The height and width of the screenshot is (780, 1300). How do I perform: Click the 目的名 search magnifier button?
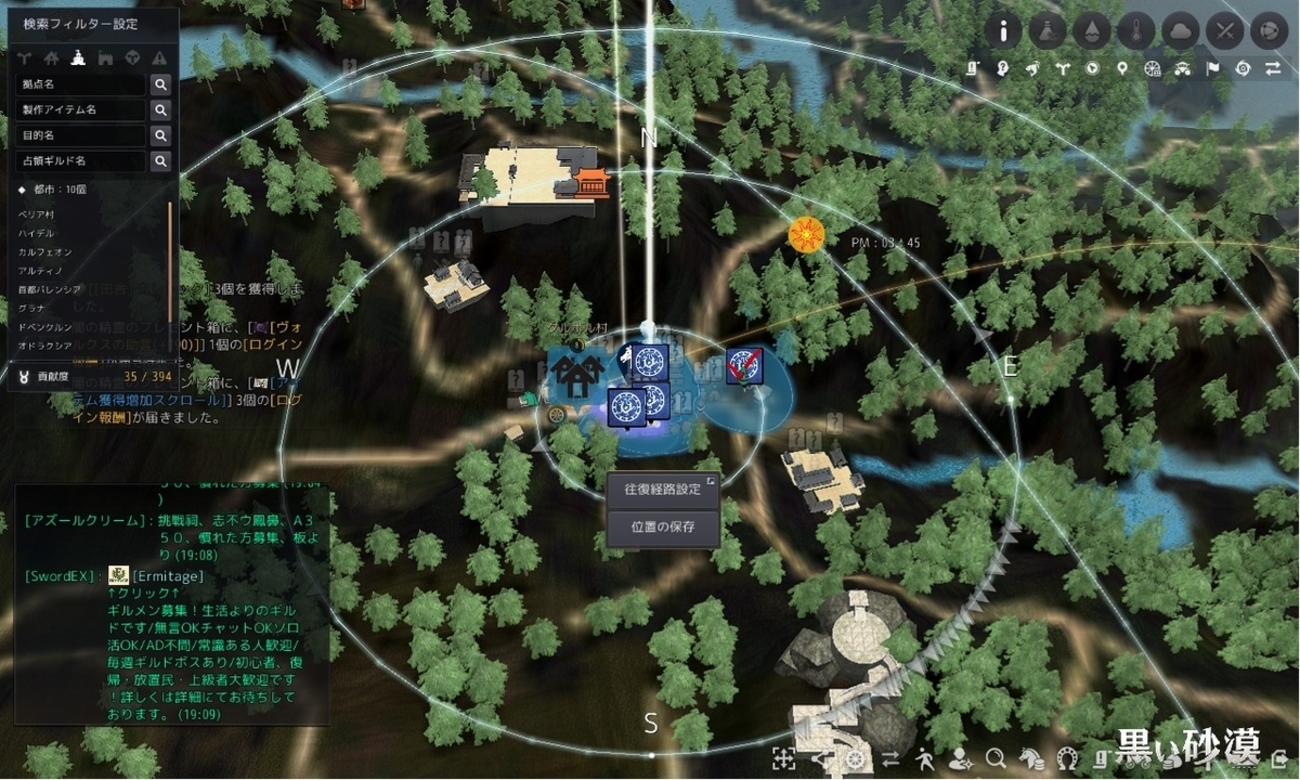point(160,135)
